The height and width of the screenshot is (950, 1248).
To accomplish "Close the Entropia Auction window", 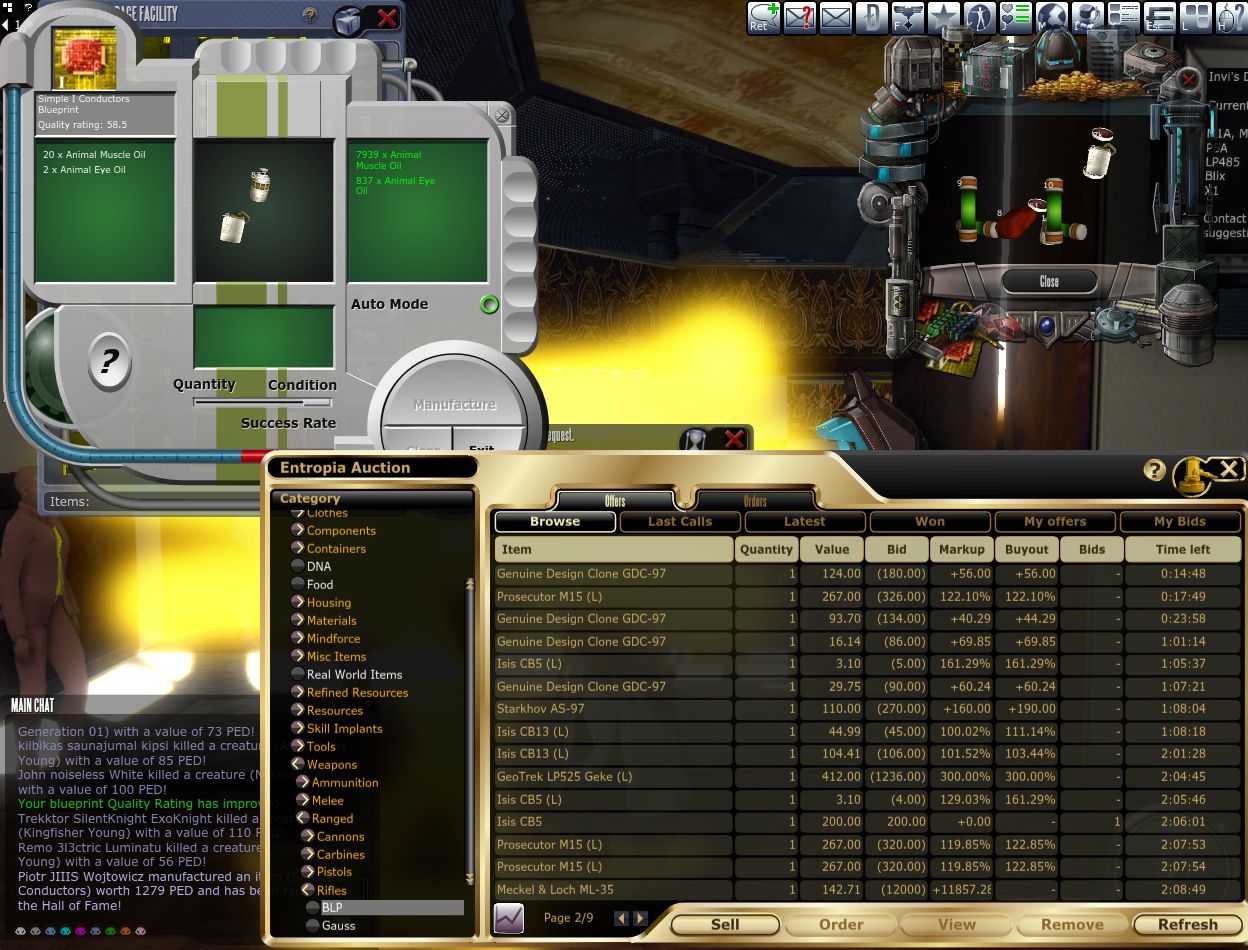I will coord(1229,469).
